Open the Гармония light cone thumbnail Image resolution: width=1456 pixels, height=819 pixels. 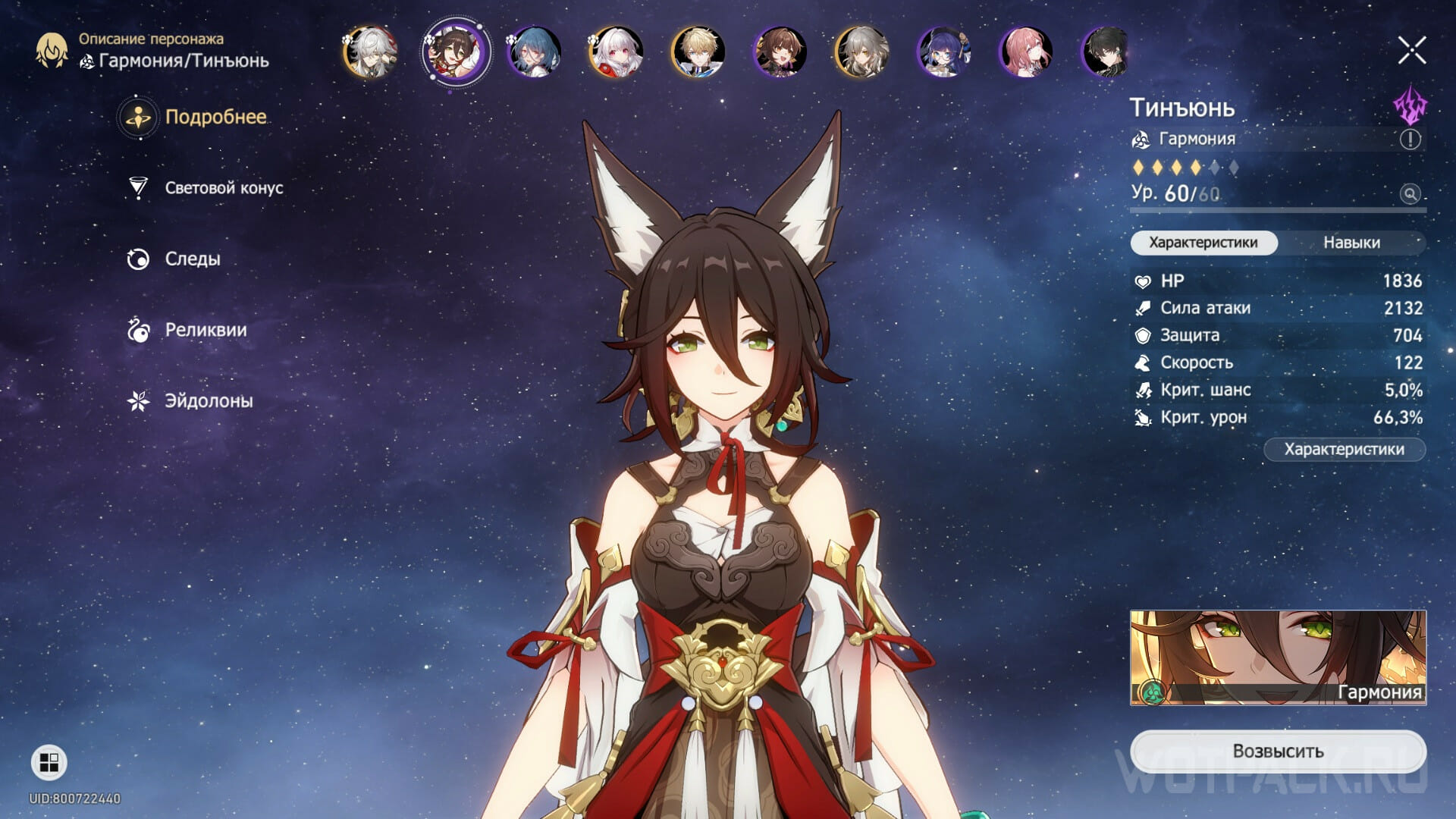point(1278,657)
